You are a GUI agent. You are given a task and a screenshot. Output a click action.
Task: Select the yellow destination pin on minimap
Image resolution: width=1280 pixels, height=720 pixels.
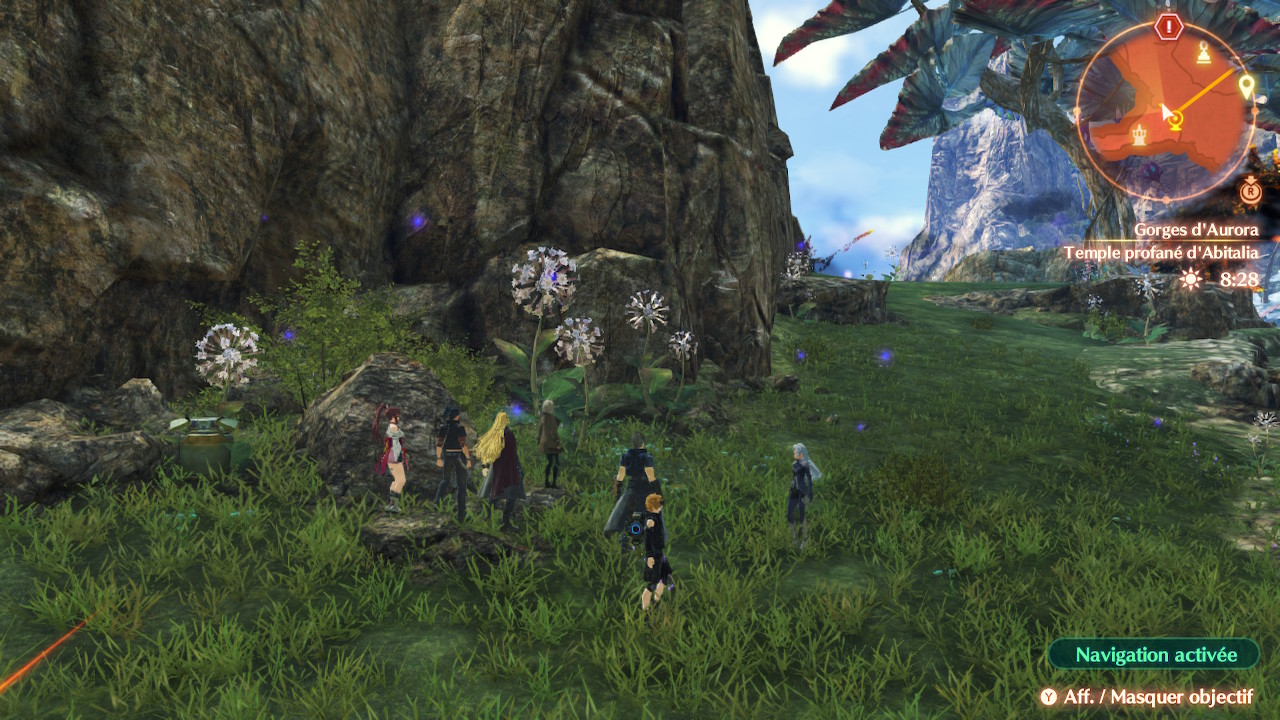point(1246,87)
